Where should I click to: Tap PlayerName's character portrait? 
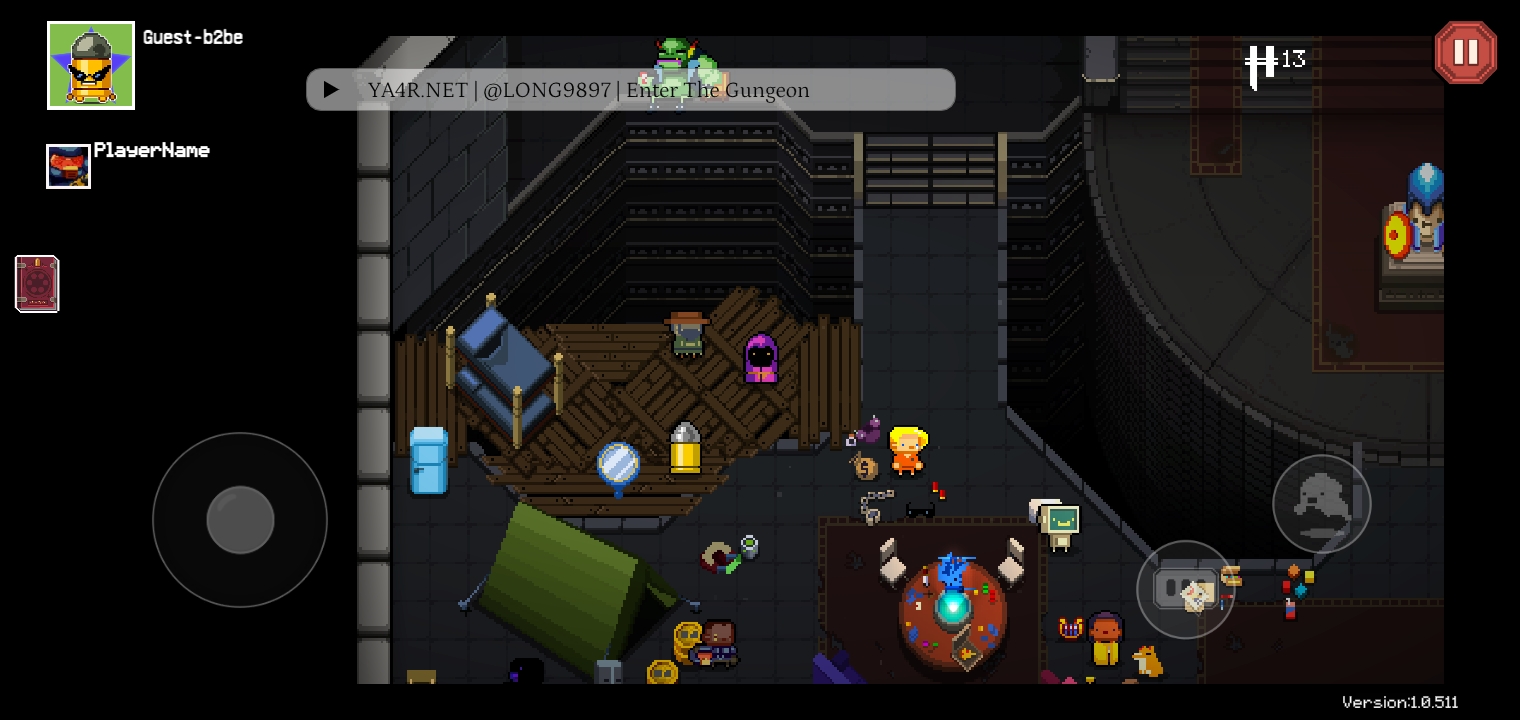(x=68, y=166)
